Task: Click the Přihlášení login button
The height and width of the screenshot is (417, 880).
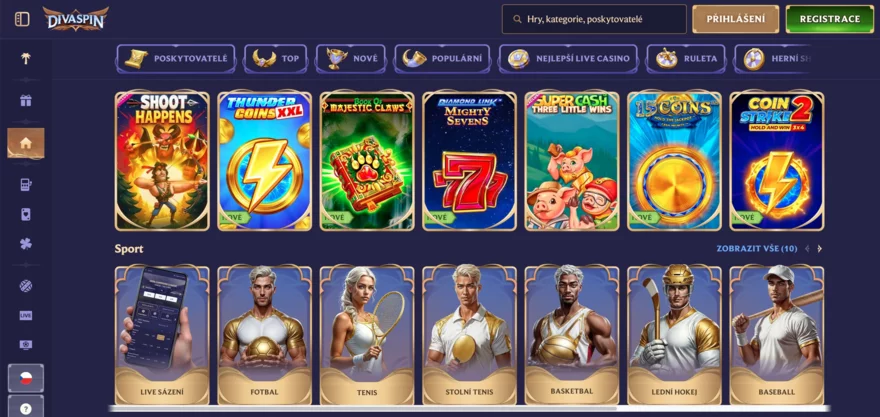Action: (x=735, y=19)
